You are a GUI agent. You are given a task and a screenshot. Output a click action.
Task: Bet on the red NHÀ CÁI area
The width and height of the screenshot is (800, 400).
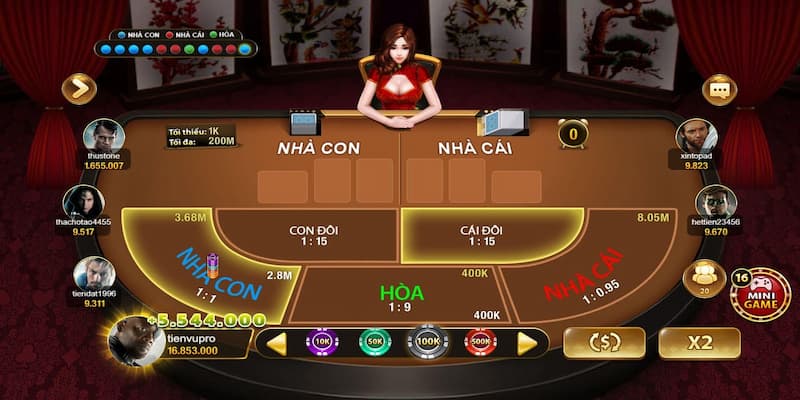tap(585, 278)
